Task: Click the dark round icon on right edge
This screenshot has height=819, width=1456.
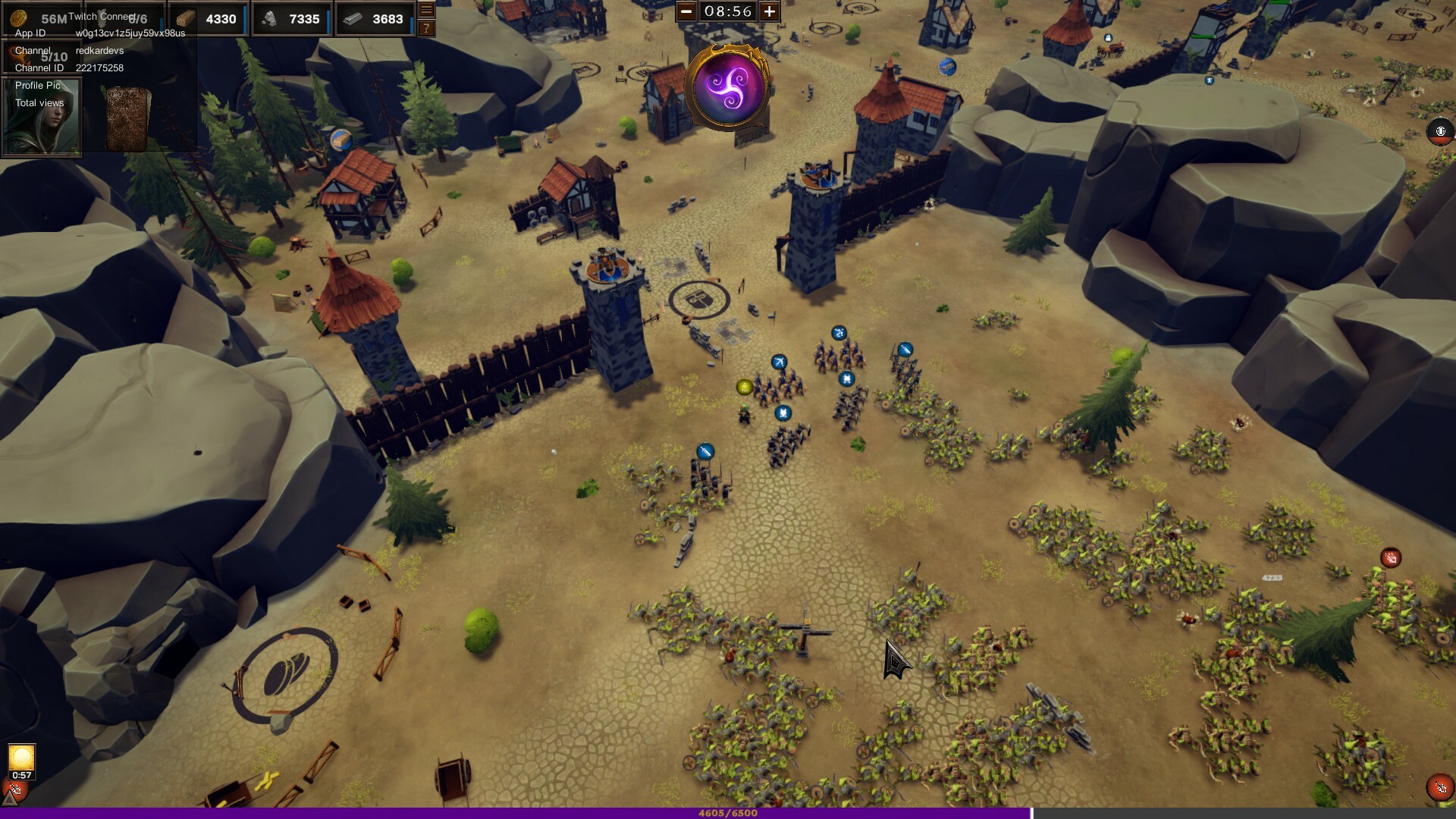Action: coord(1440,131)
